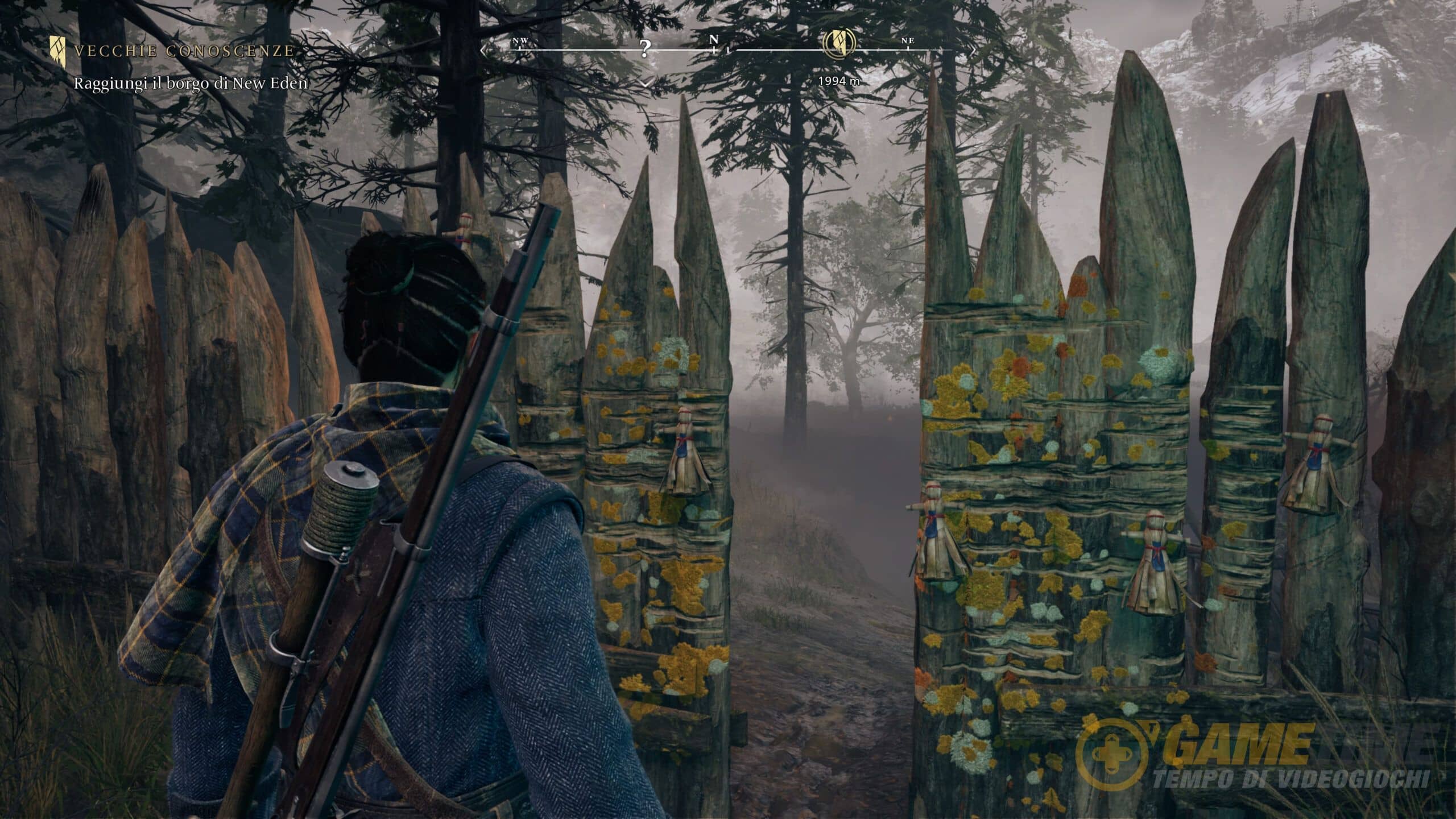Open the Vecchie Conoscenze quest tracker

coord(184,51)
